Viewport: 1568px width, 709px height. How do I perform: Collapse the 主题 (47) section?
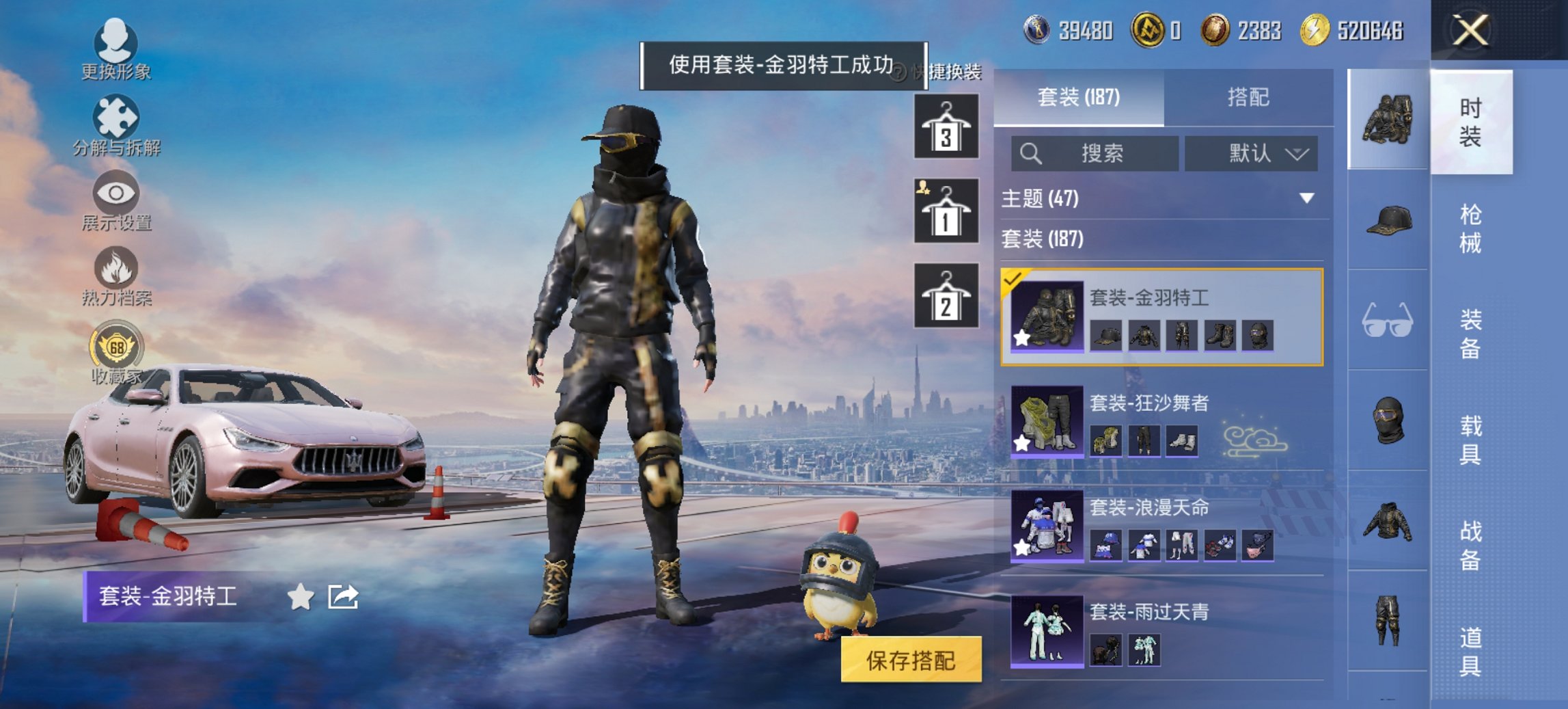pos(1308,197)
